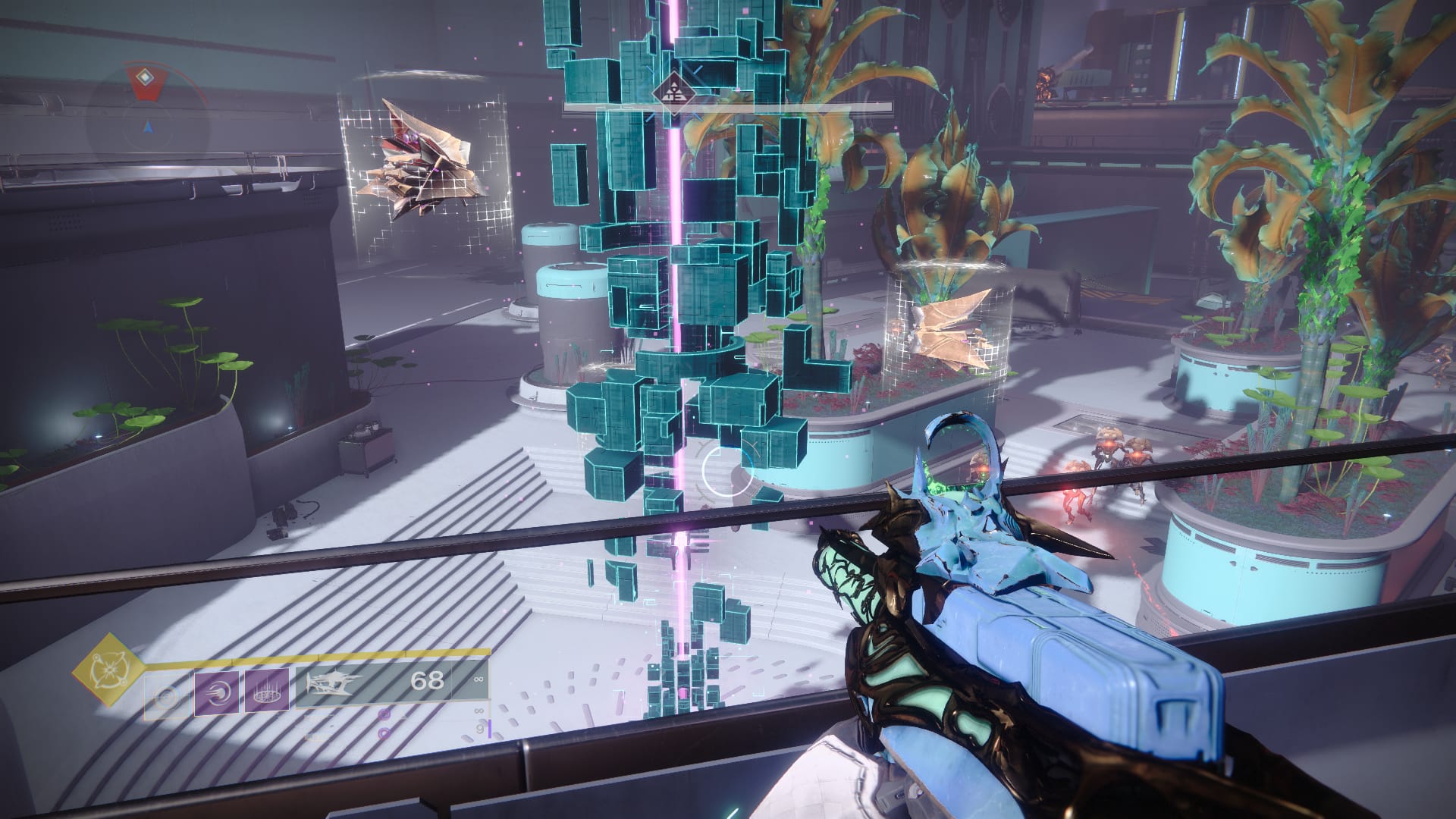The width and height of the screenshot is (1456, 819).
Task: Click the lower infinity reserve ammo symbol
Action: [x=479, y=711]
